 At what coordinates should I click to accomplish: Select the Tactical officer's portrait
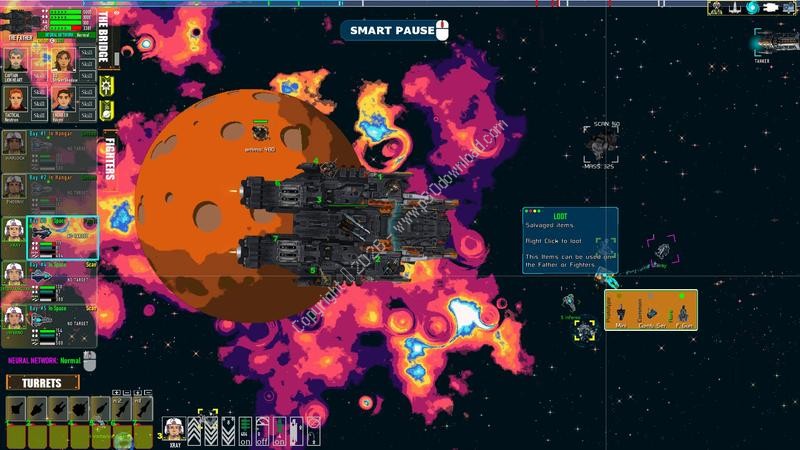[x=15, y=98]
